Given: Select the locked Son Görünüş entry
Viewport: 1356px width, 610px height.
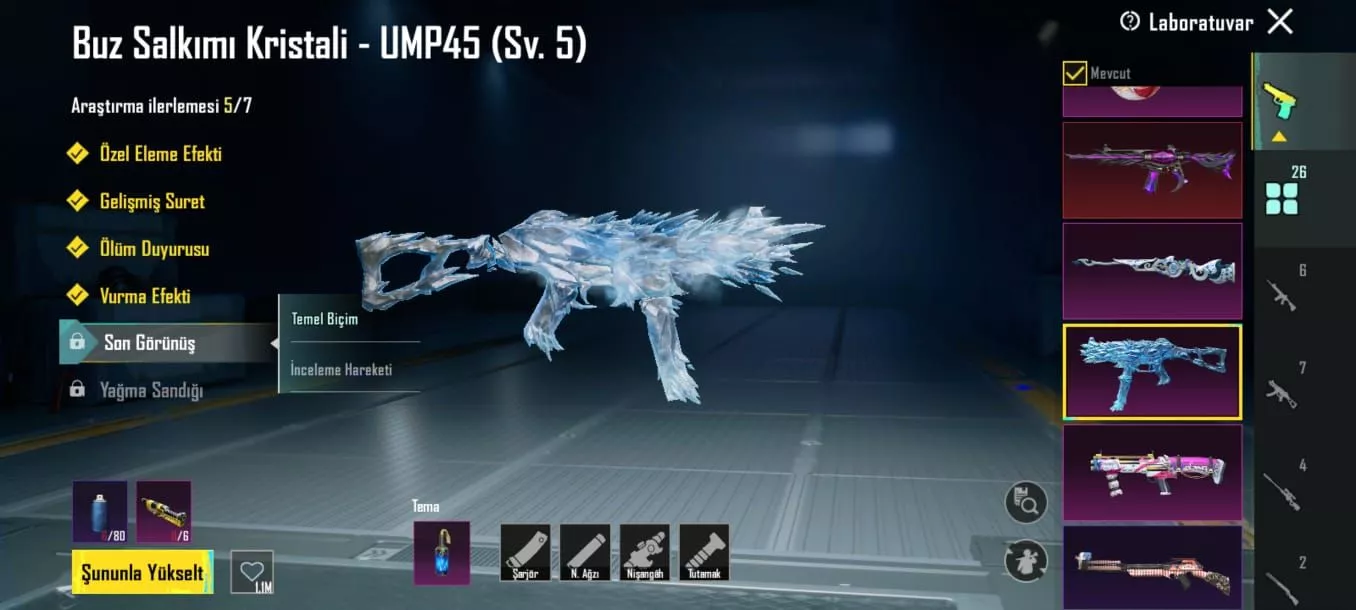Looking at the screenshot, I should 149,343.
